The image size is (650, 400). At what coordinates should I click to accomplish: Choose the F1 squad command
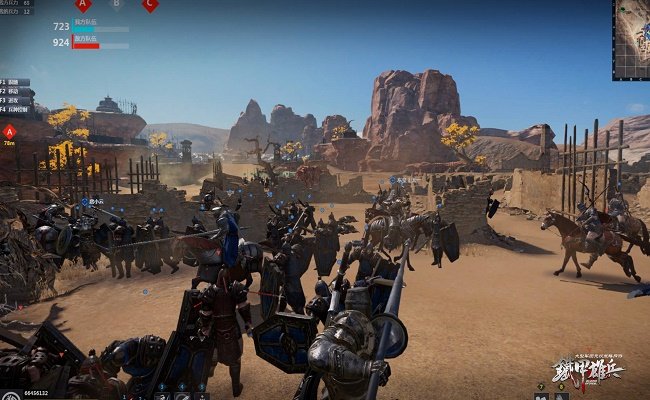[15, 82]
